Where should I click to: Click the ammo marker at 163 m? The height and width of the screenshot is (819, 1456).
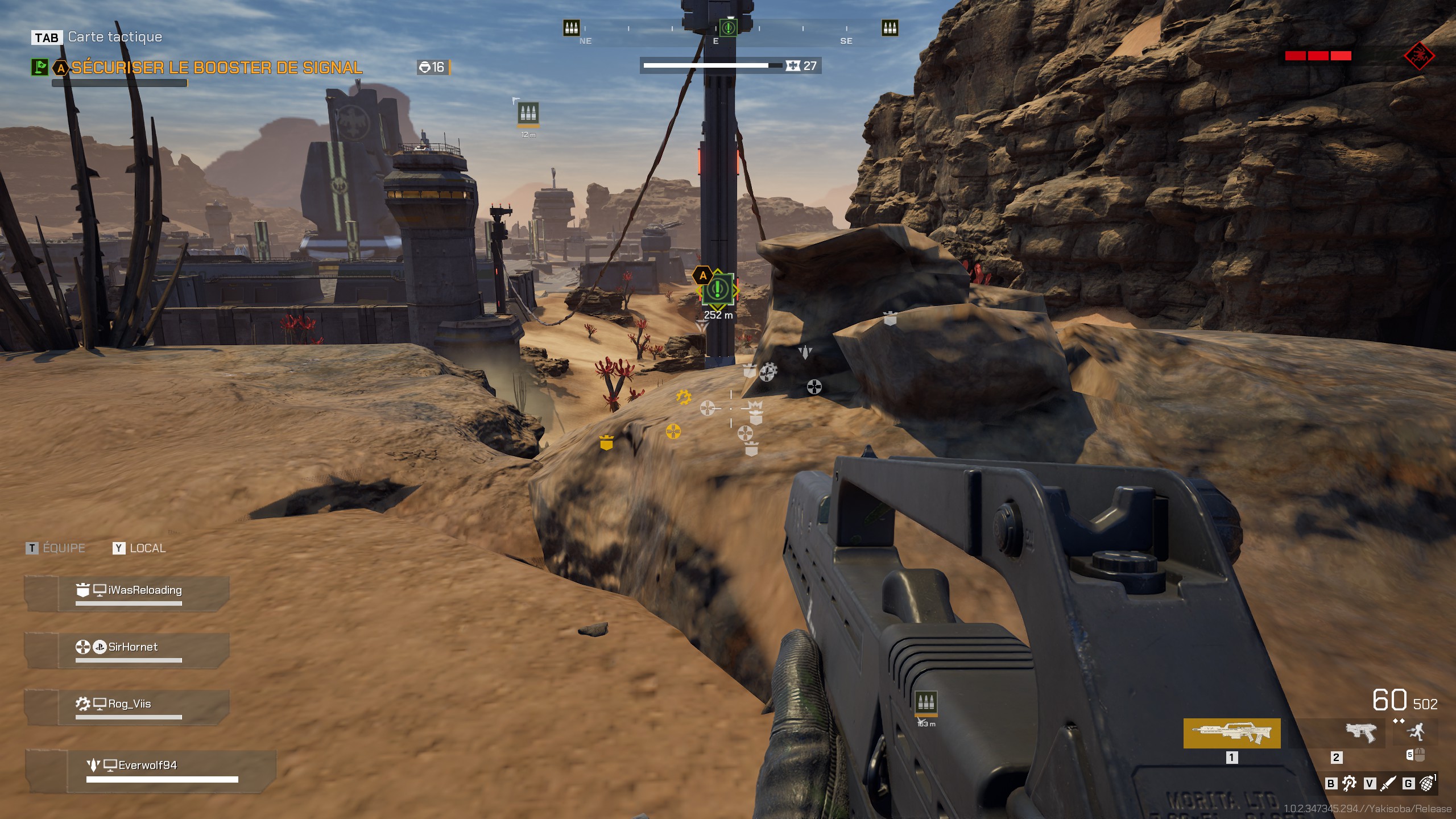point(926,703)
